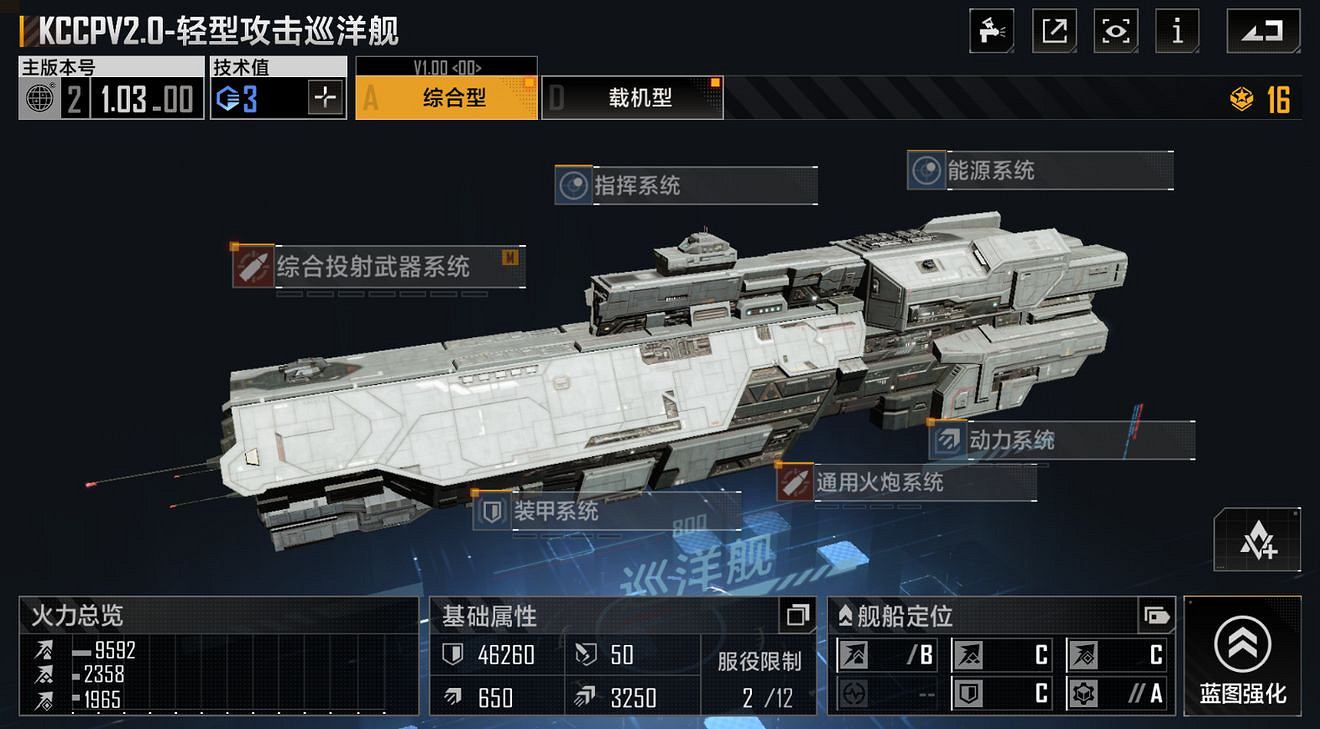Switch to the 综合型 tab

[x=446, y=98]
